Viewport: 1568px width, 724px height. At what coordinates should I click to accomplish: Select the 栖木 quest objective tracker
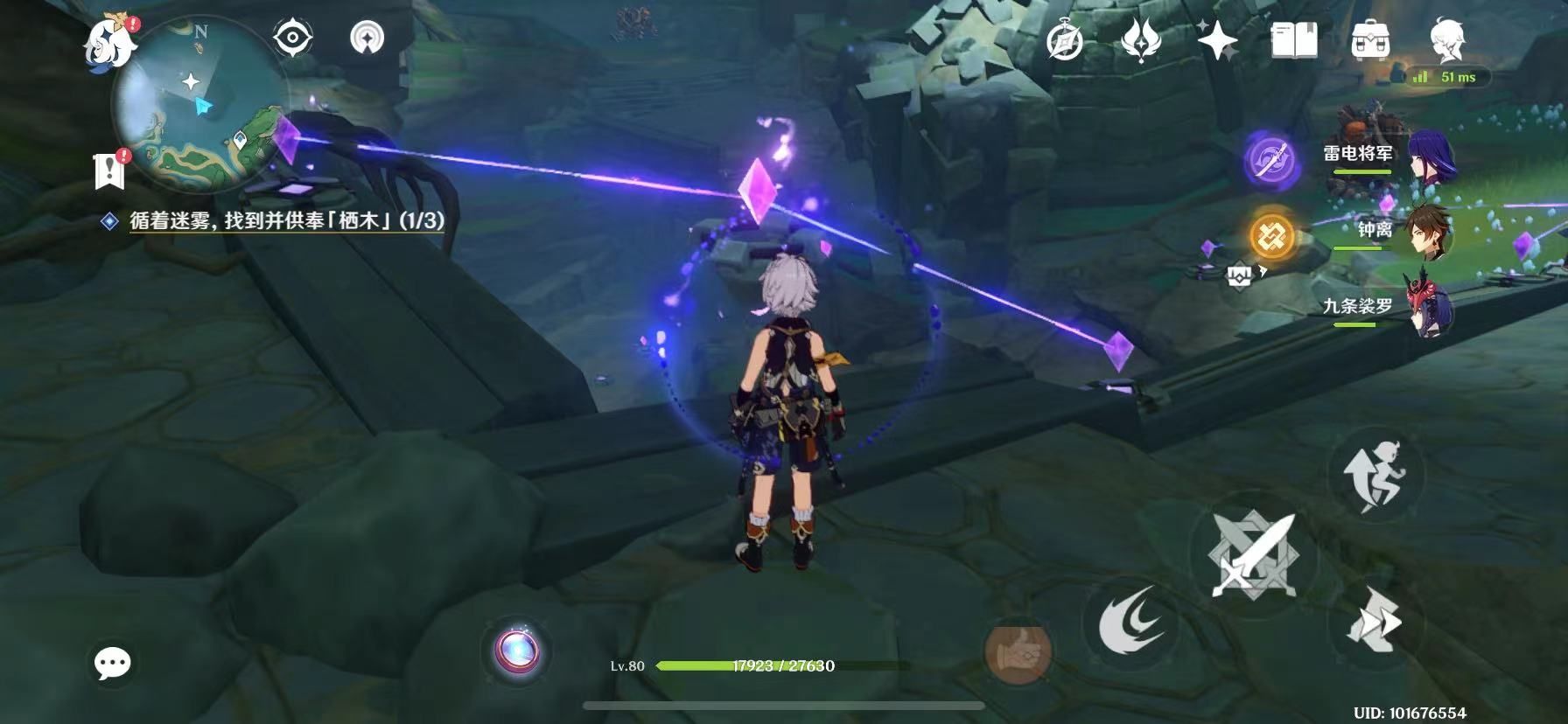click(x=286, y=220)
